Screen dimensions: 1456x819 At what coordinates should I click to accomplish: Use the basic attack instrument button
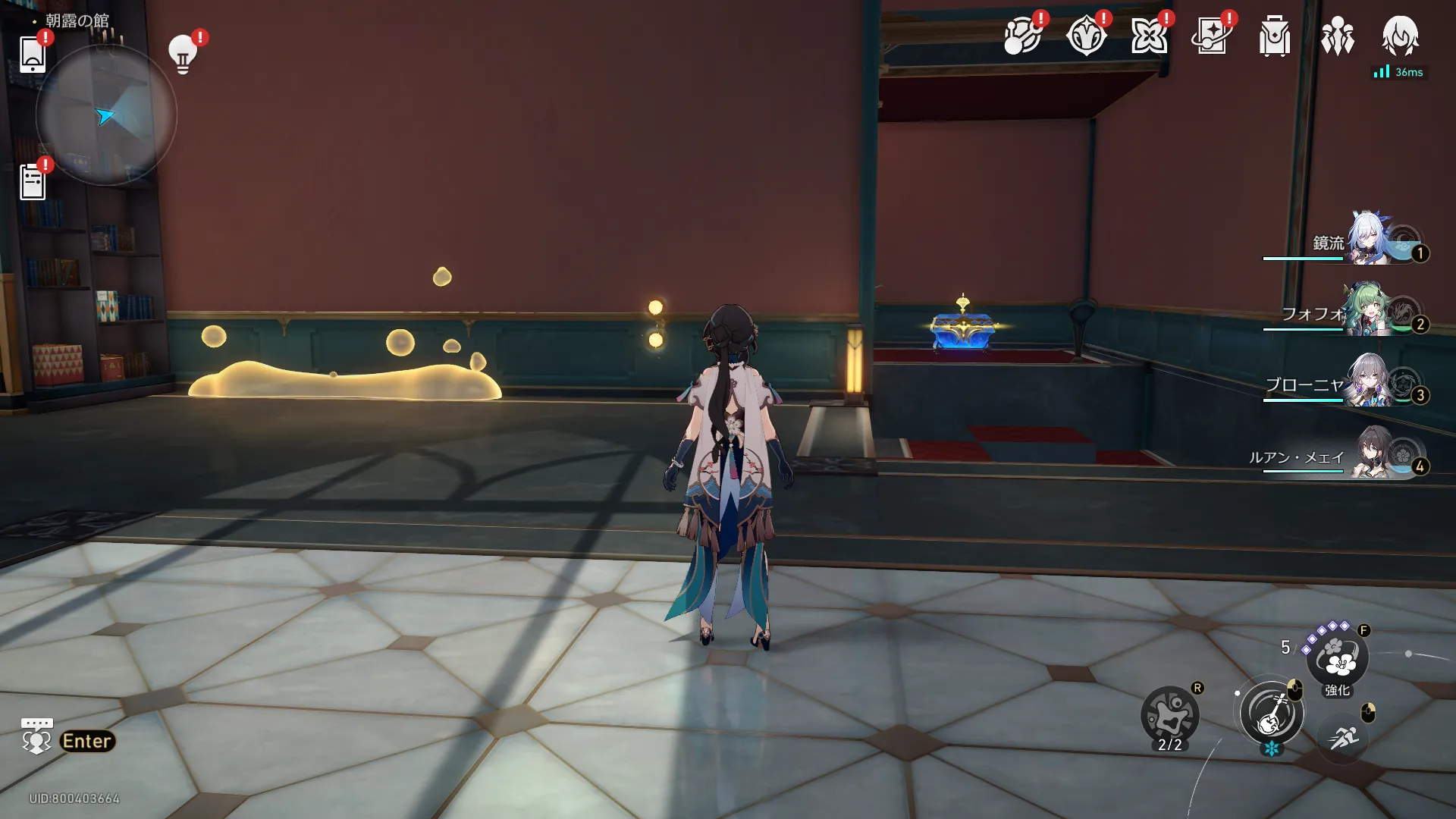coord(1272,714)
